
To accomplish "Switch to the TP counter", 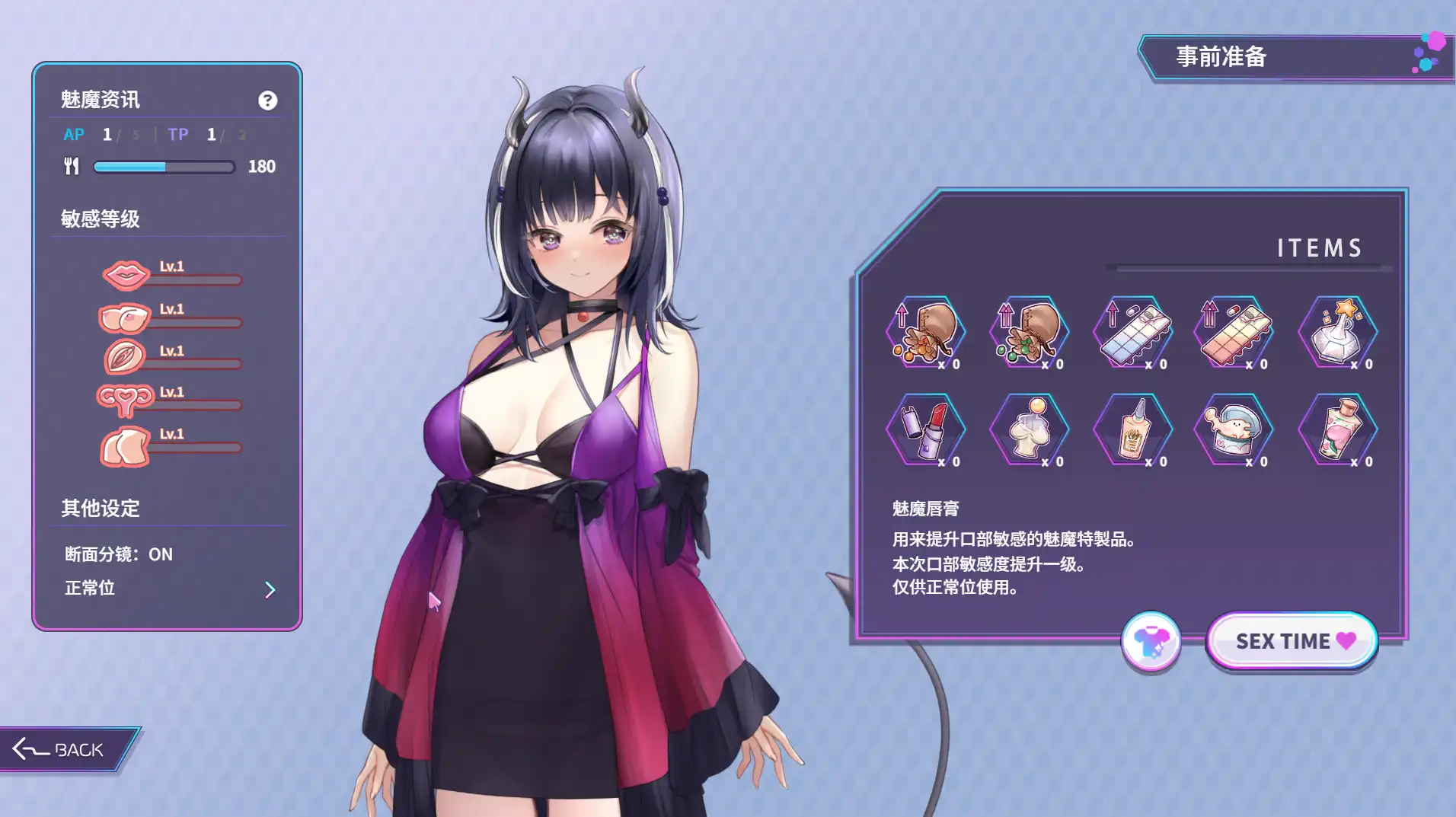I will click(177, 135).
